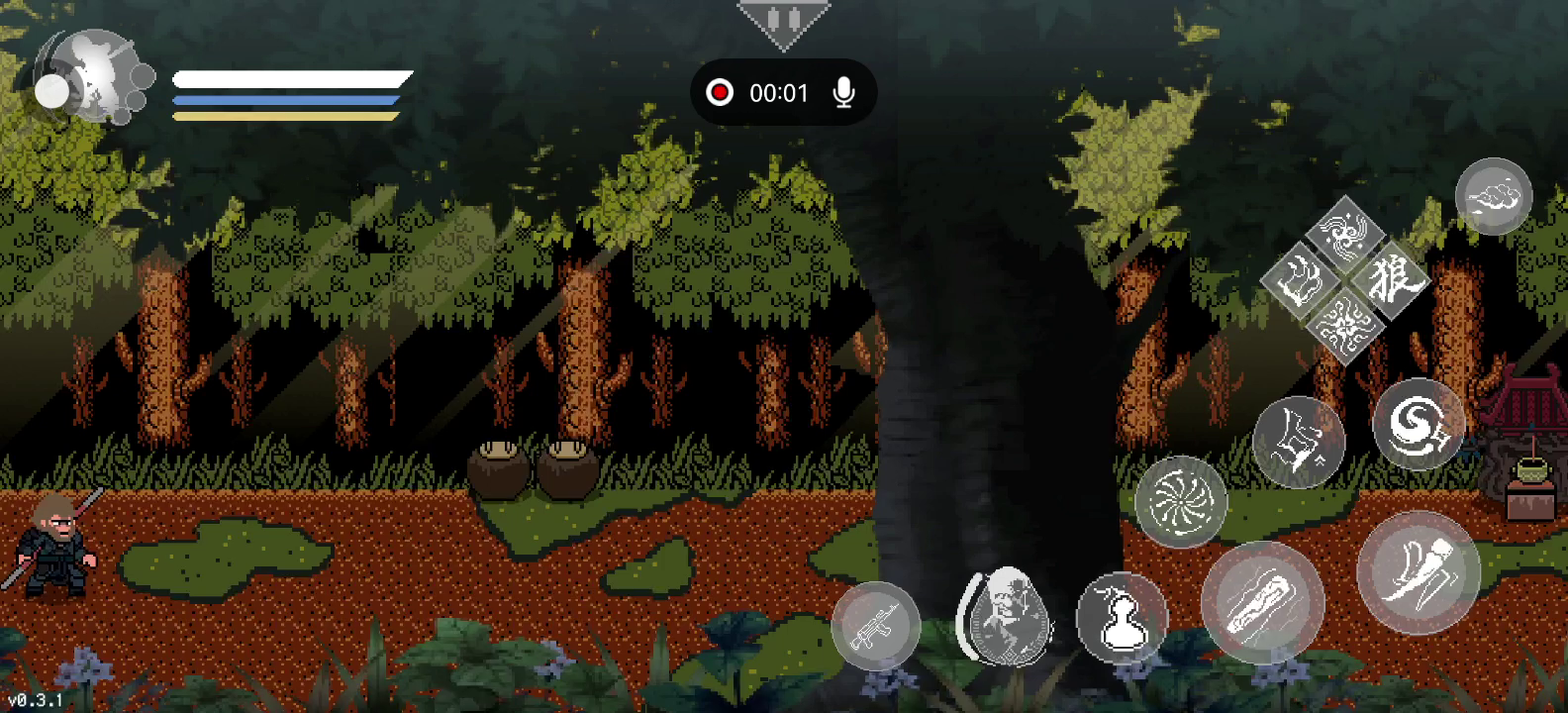Stop the screen recording
Screen dimensions: 1568x713
pyautogui.click(x=720, y=93)
